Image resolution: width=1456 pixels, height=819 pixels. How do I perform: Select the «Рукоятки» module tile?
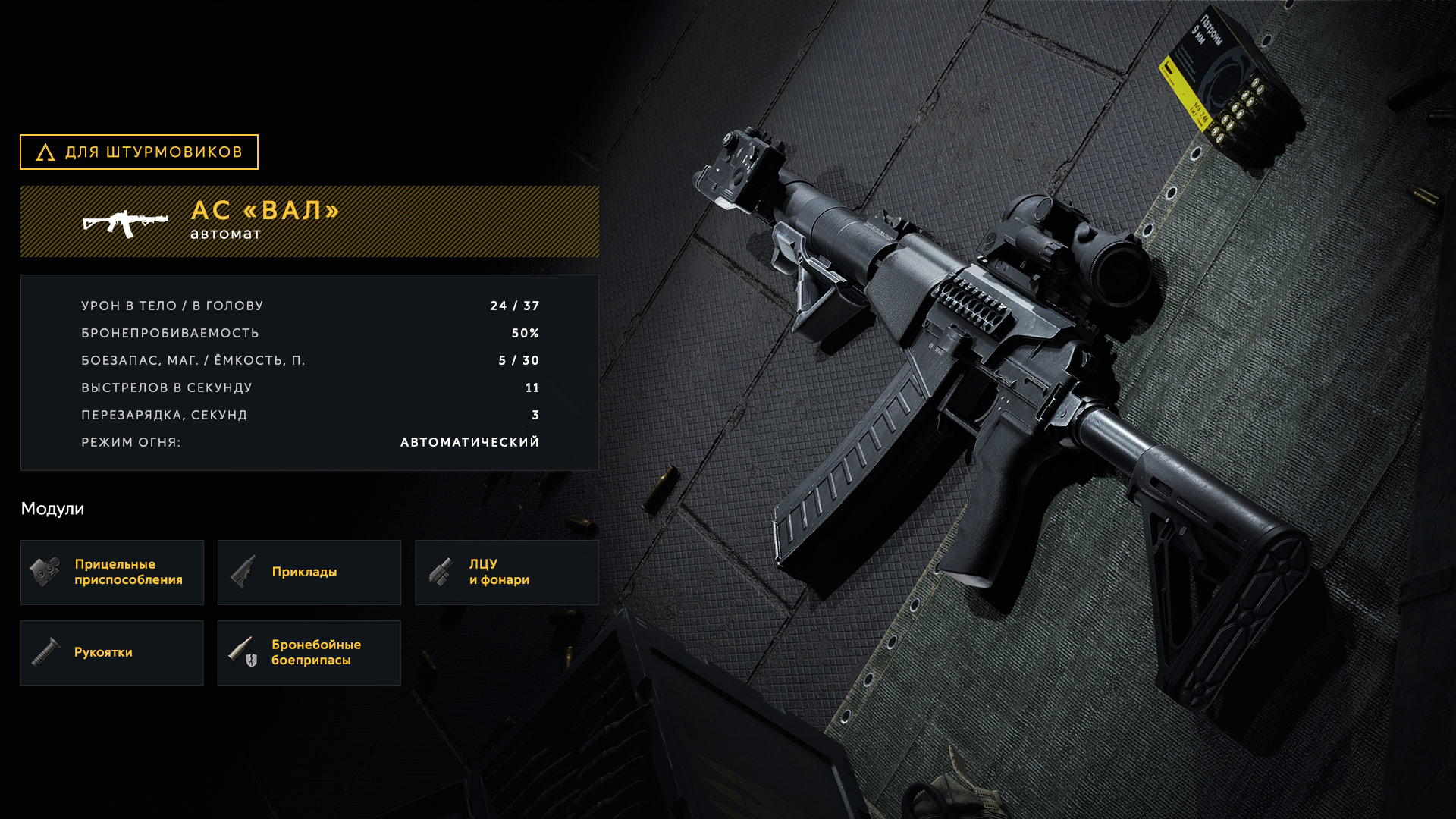pos(112,653)
